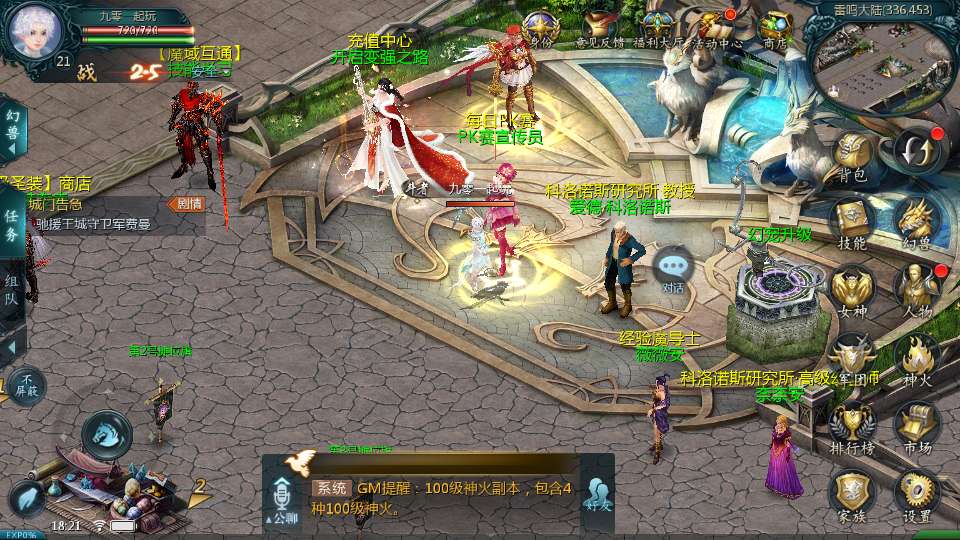Open the 好友 friends button
This screenshot has width=960, height=540.
coord(598,496)
